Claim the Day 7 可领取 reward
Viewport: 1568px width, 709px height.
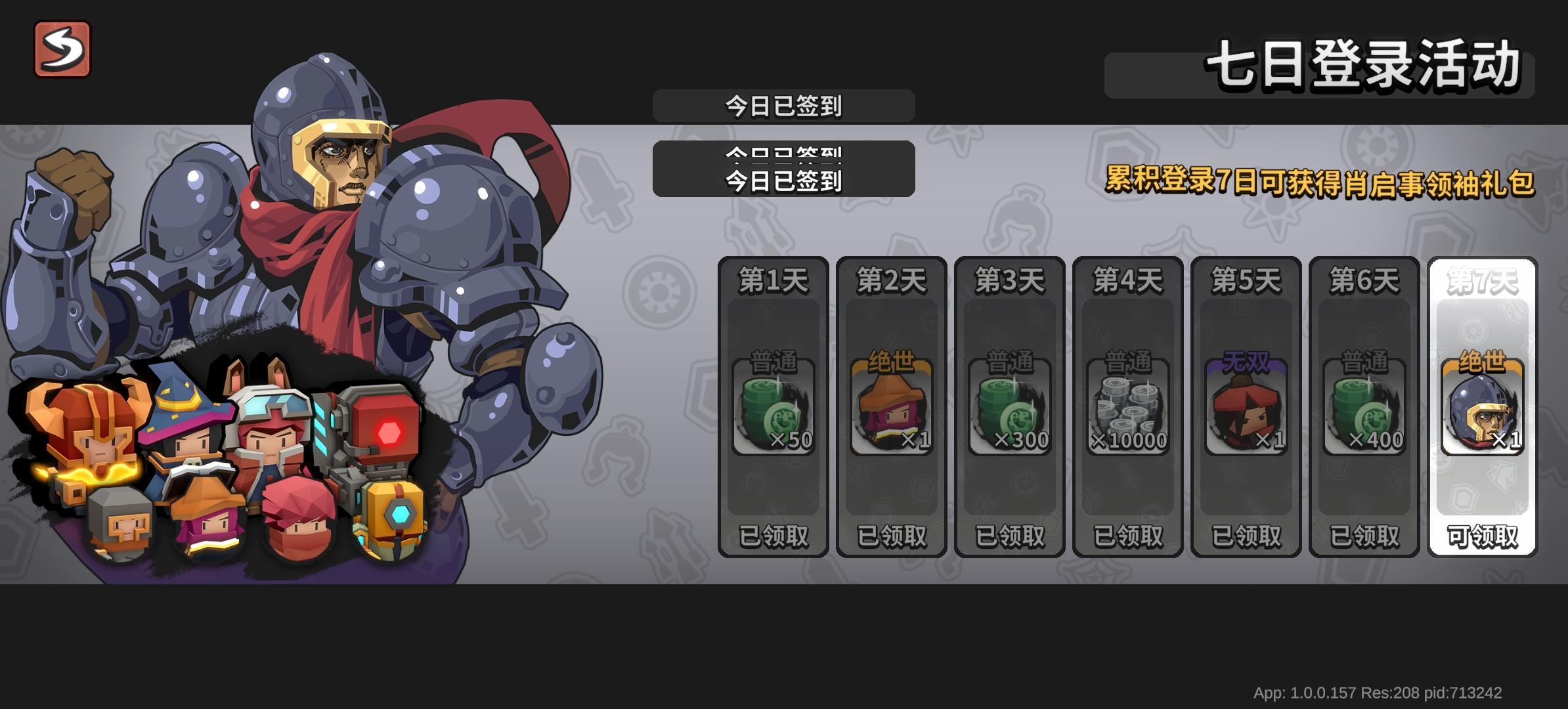click(1483, 535)
